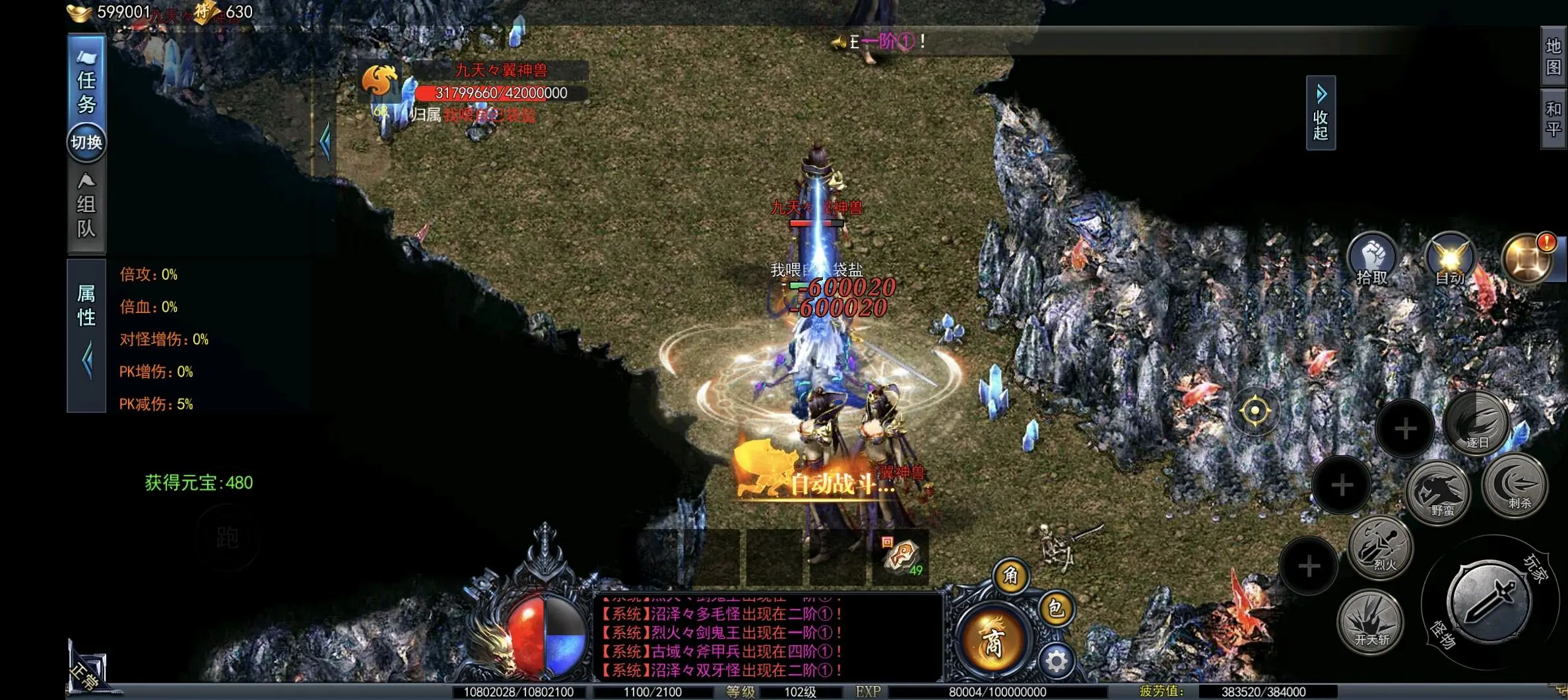1568x700 pixels.
Task: Click the 切换 switch button
Action: pos(86,142)
